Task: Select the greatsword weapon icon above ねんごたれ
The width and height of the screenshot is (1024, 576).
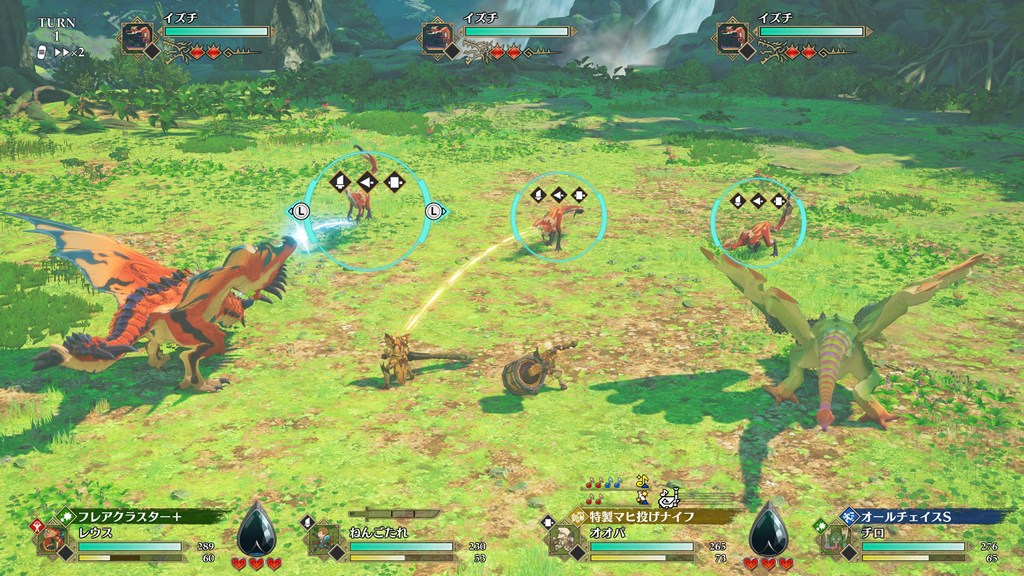Action: coord(393,515)
